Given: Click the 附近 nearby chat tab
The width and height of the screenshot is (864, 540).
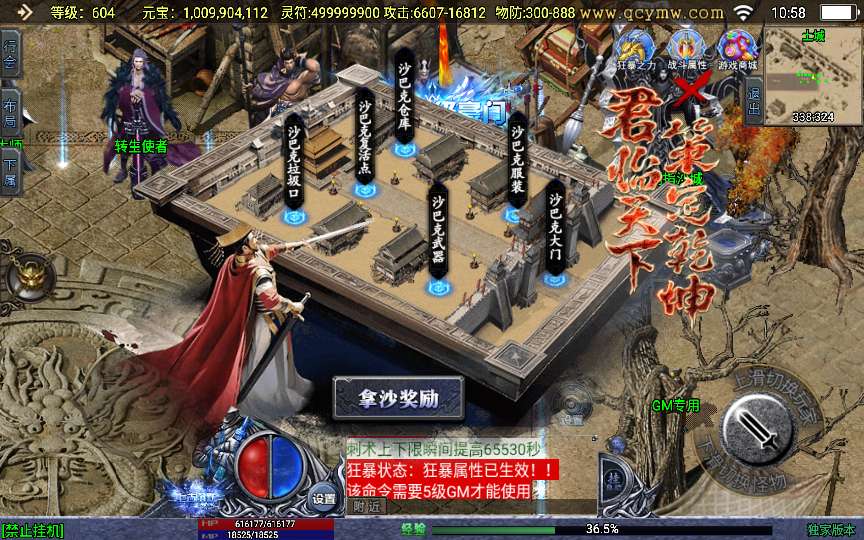Looking at the screenshot, I should pyautogui.click(x=367, y=506).
